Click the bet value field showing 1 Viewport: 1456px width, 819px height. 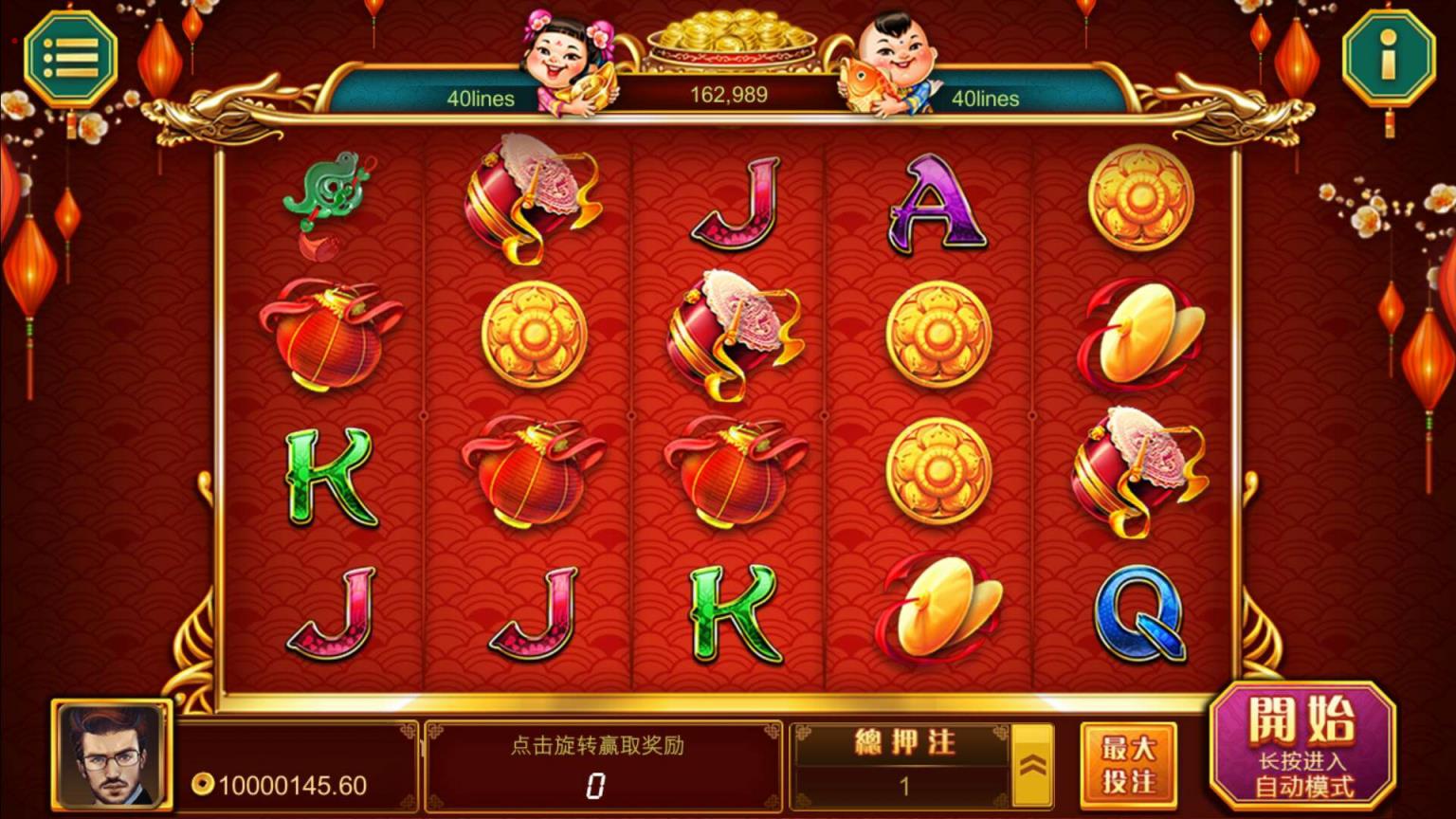coord(903,784)
